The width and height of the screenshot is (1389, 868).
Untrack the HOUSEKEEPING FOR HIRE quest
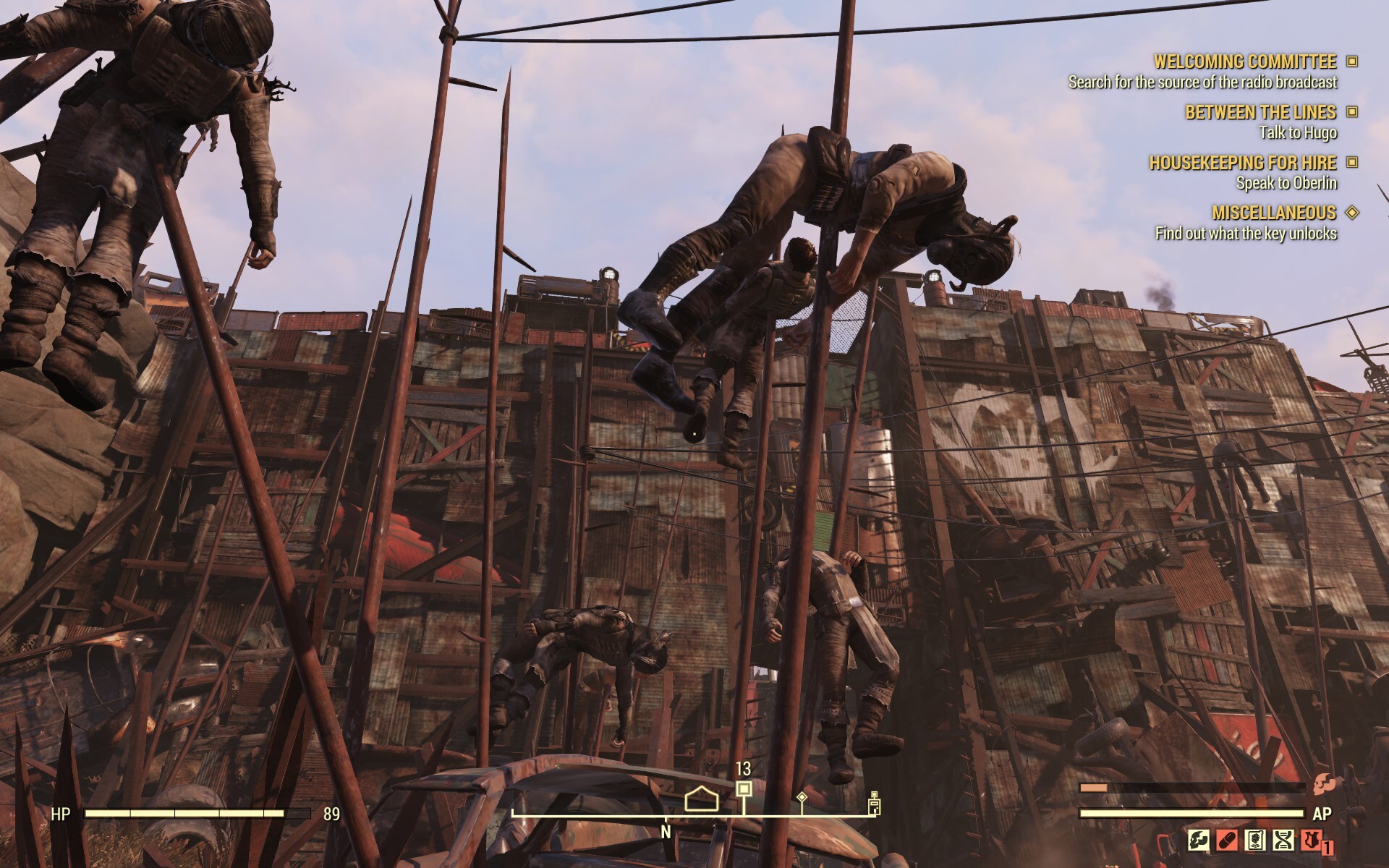click(x=1351, y=164)
